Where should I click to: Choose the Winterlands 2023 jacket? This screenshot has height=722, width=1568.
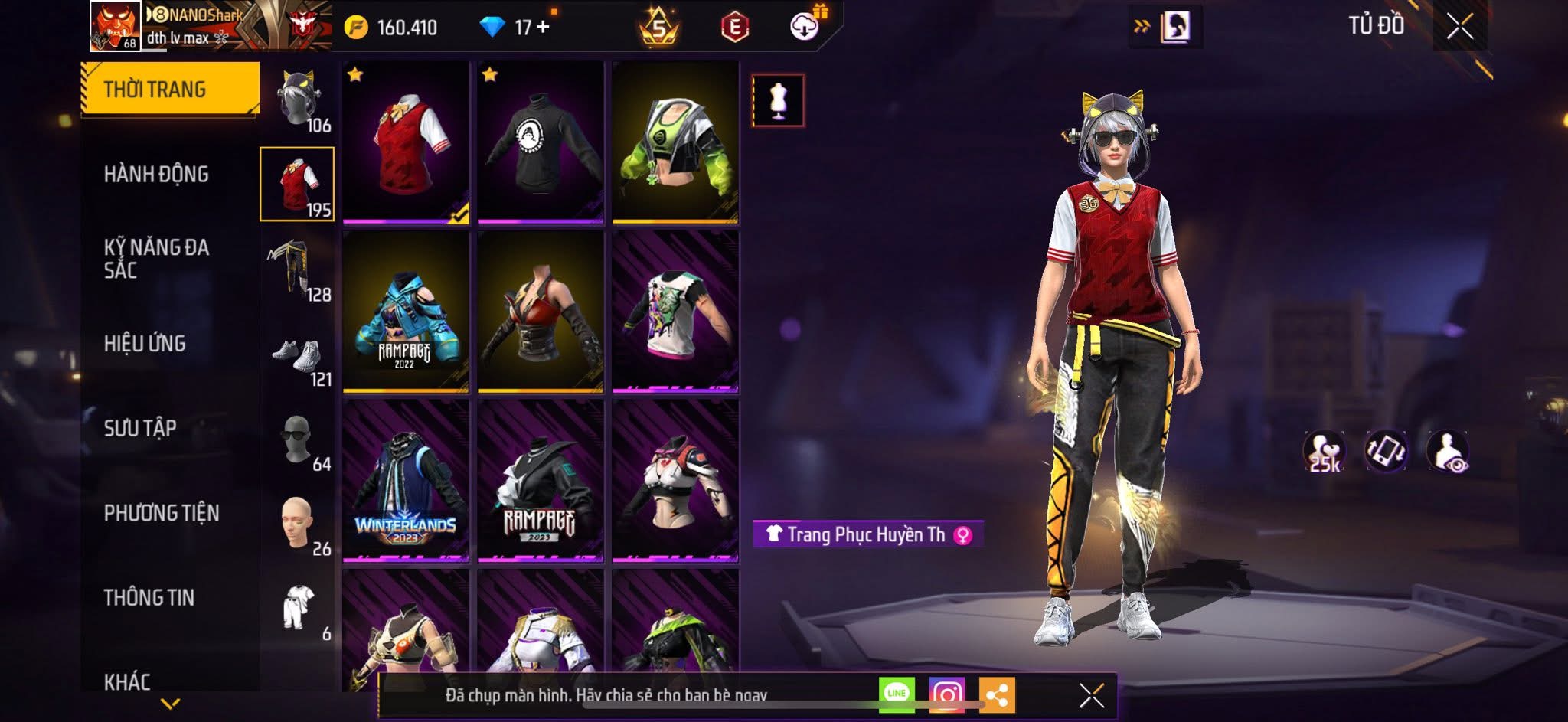click(x=406, y=481)
